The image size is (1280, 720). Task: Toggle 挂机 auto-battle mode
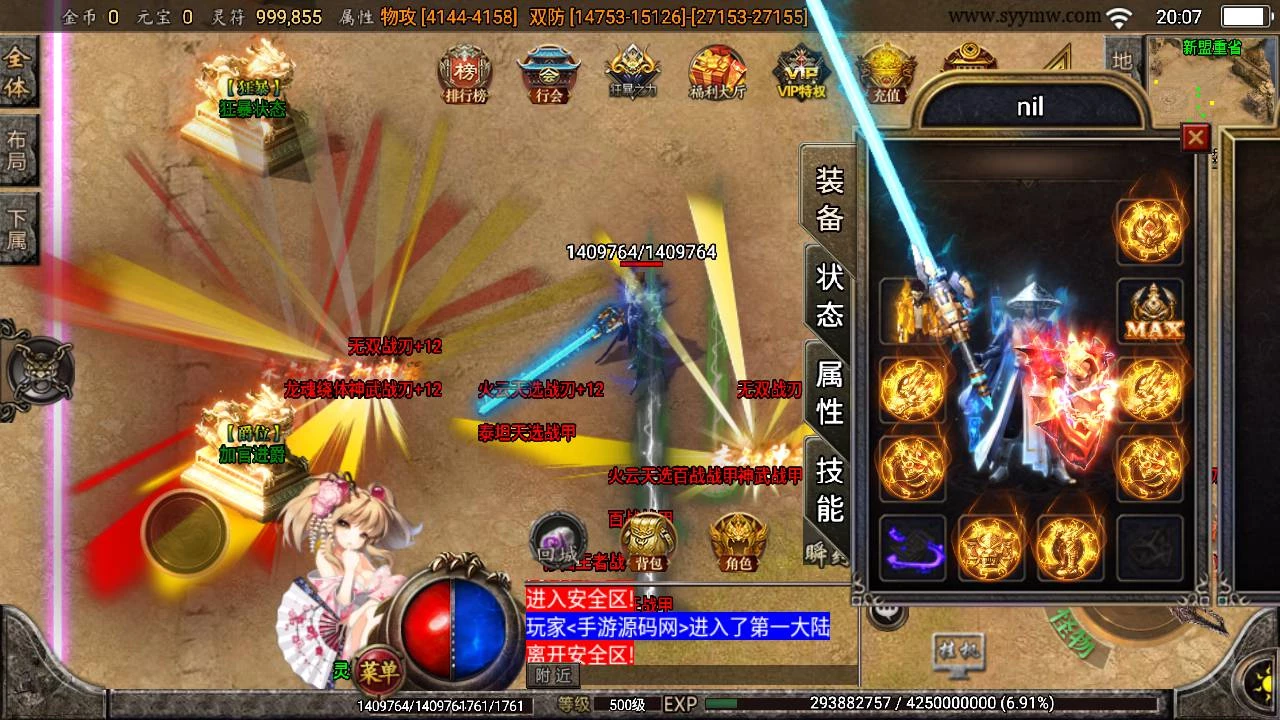coord(958,652)
